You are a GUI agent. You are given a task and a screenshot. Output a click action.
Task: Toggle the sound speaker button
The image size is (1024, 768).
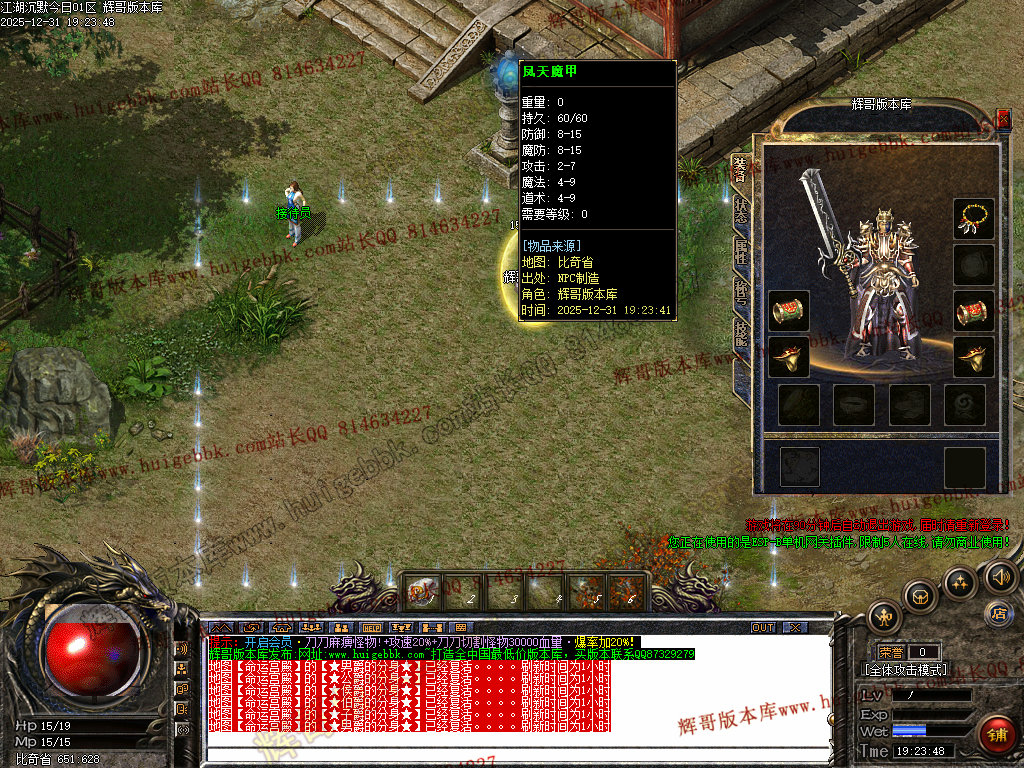tap(999, 577)
